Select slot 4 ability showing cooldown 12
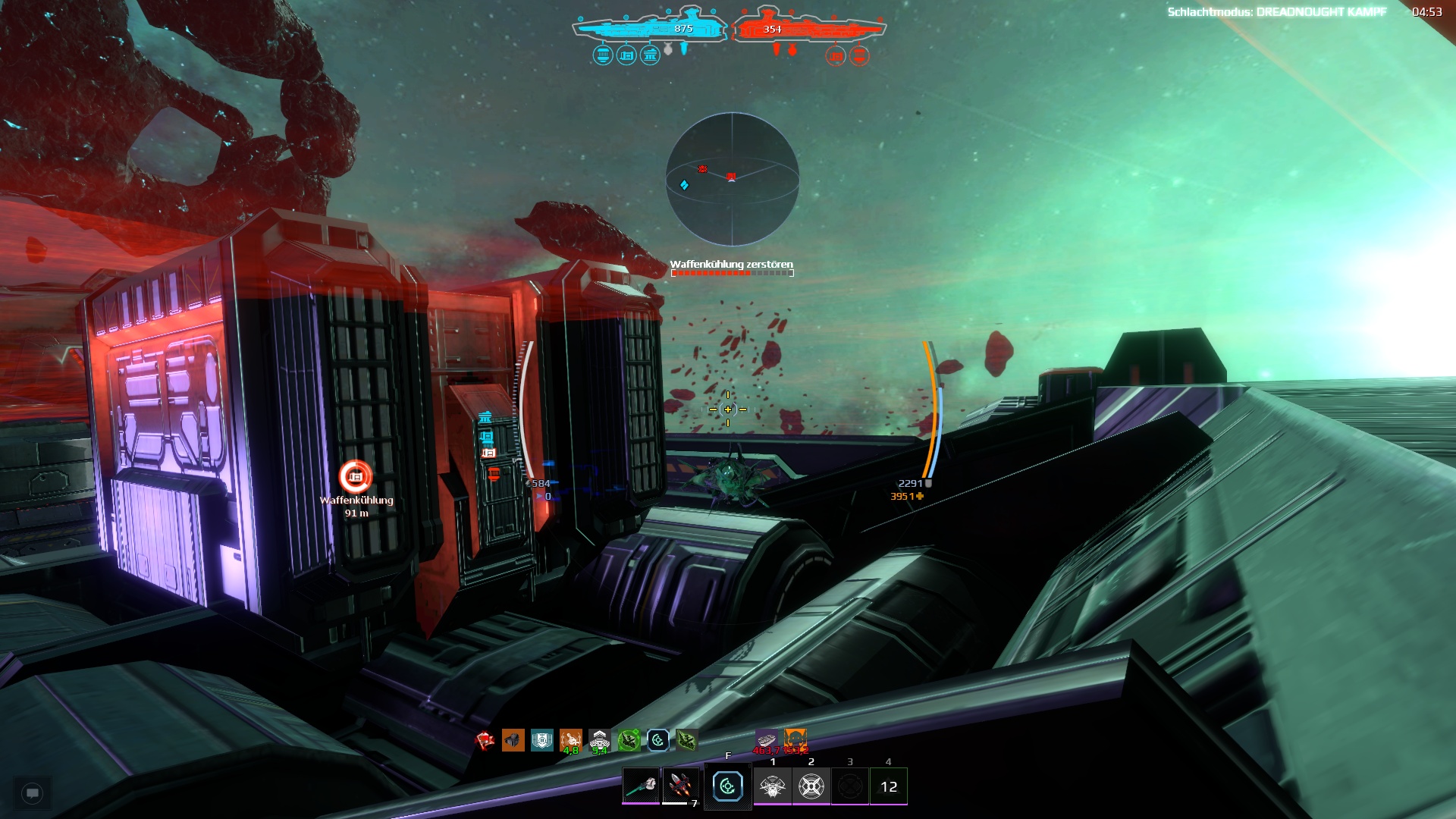Viewport: 1456px width, 819px height. pyautogui.click(x=888, y=786)
